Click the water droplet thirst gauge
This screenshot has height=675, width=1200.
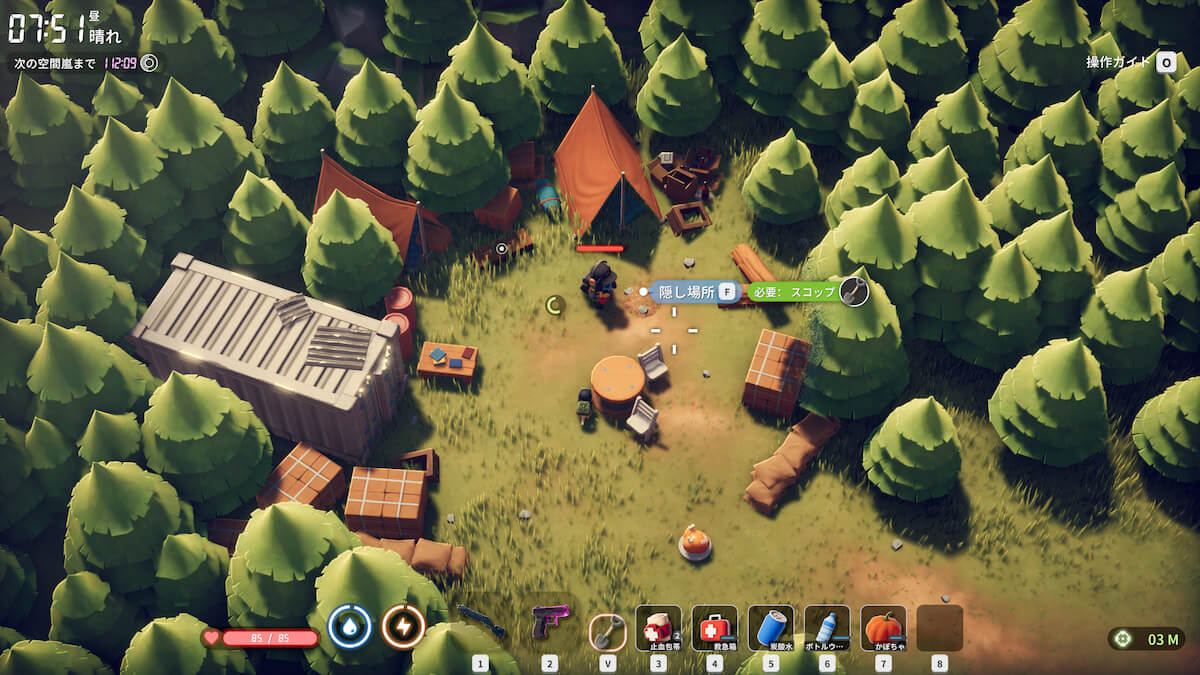click(350, 627)
